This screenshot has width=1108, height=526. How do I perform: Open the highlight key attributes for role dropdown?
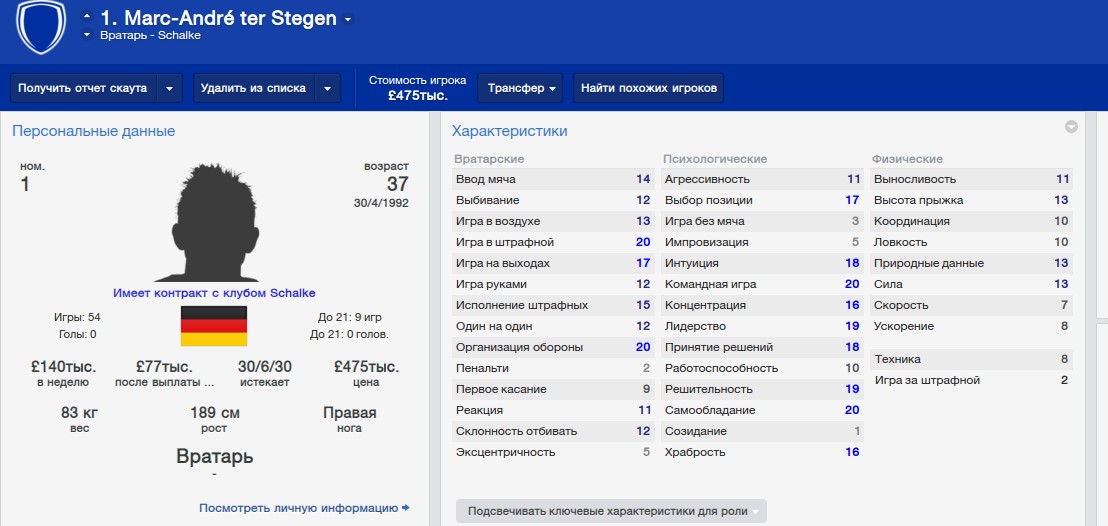coord(610,511)
